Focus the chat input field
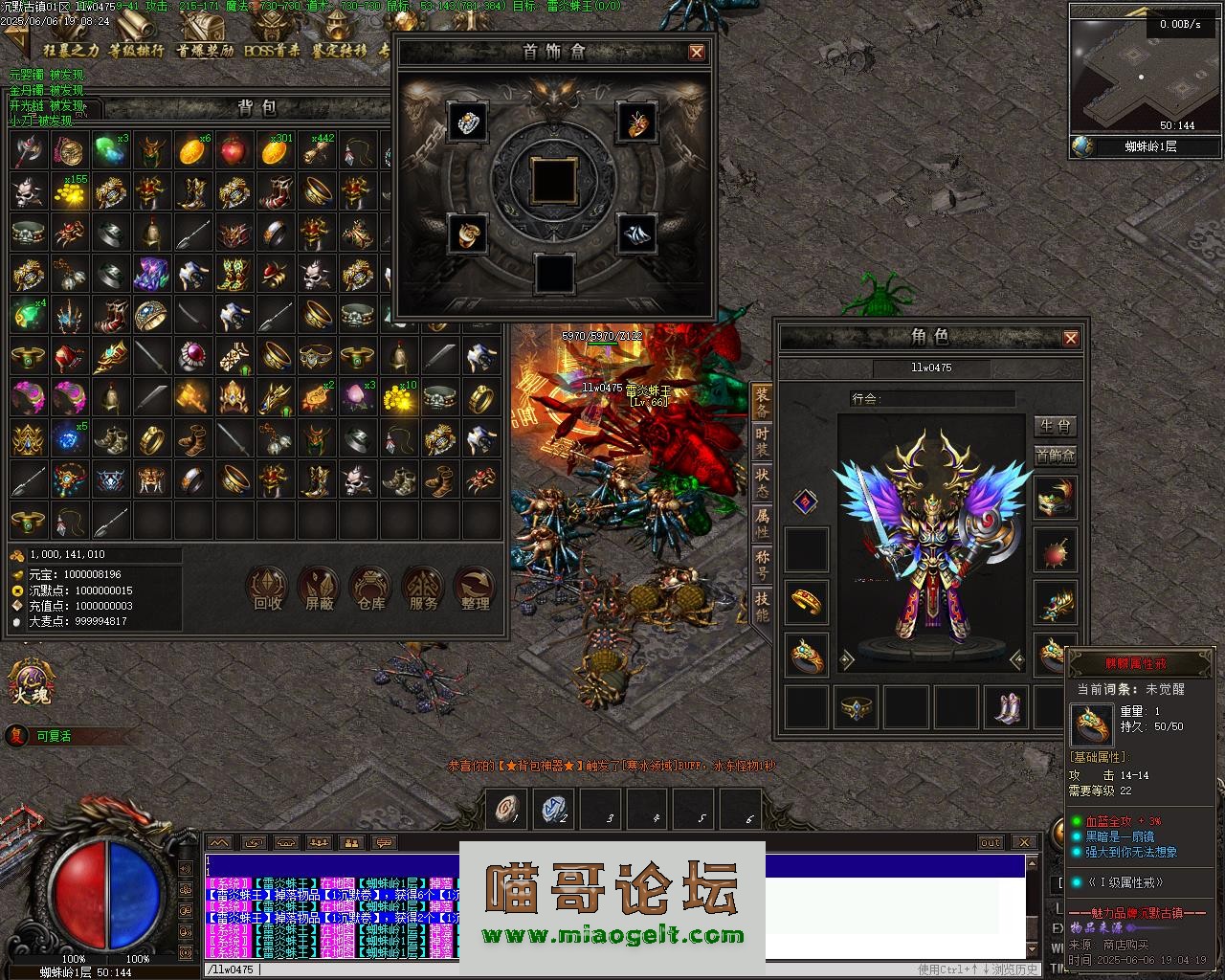This screenshot has width=1225, height=980. (574, 969)
